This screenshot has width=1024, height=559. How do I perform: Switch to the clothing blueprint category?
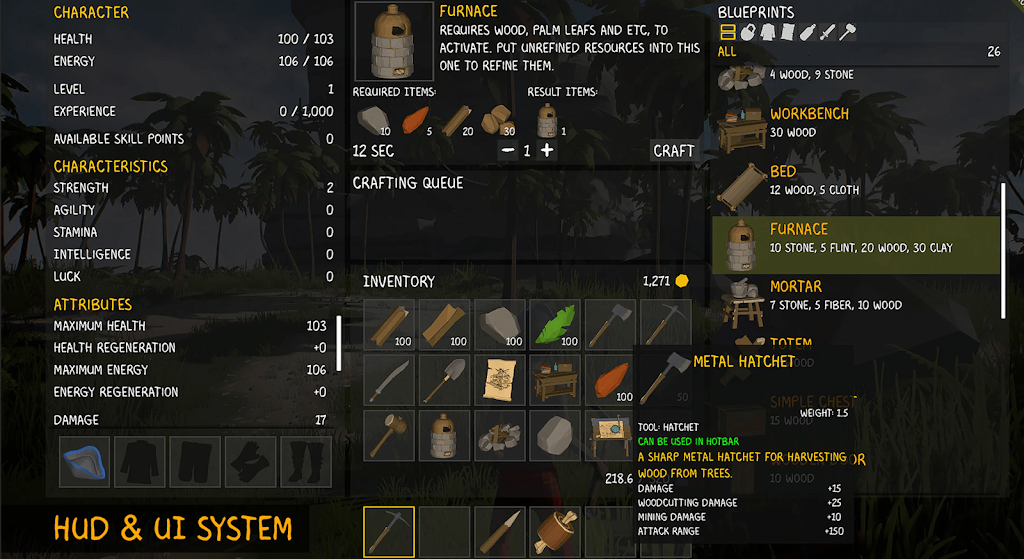[767, 33]
